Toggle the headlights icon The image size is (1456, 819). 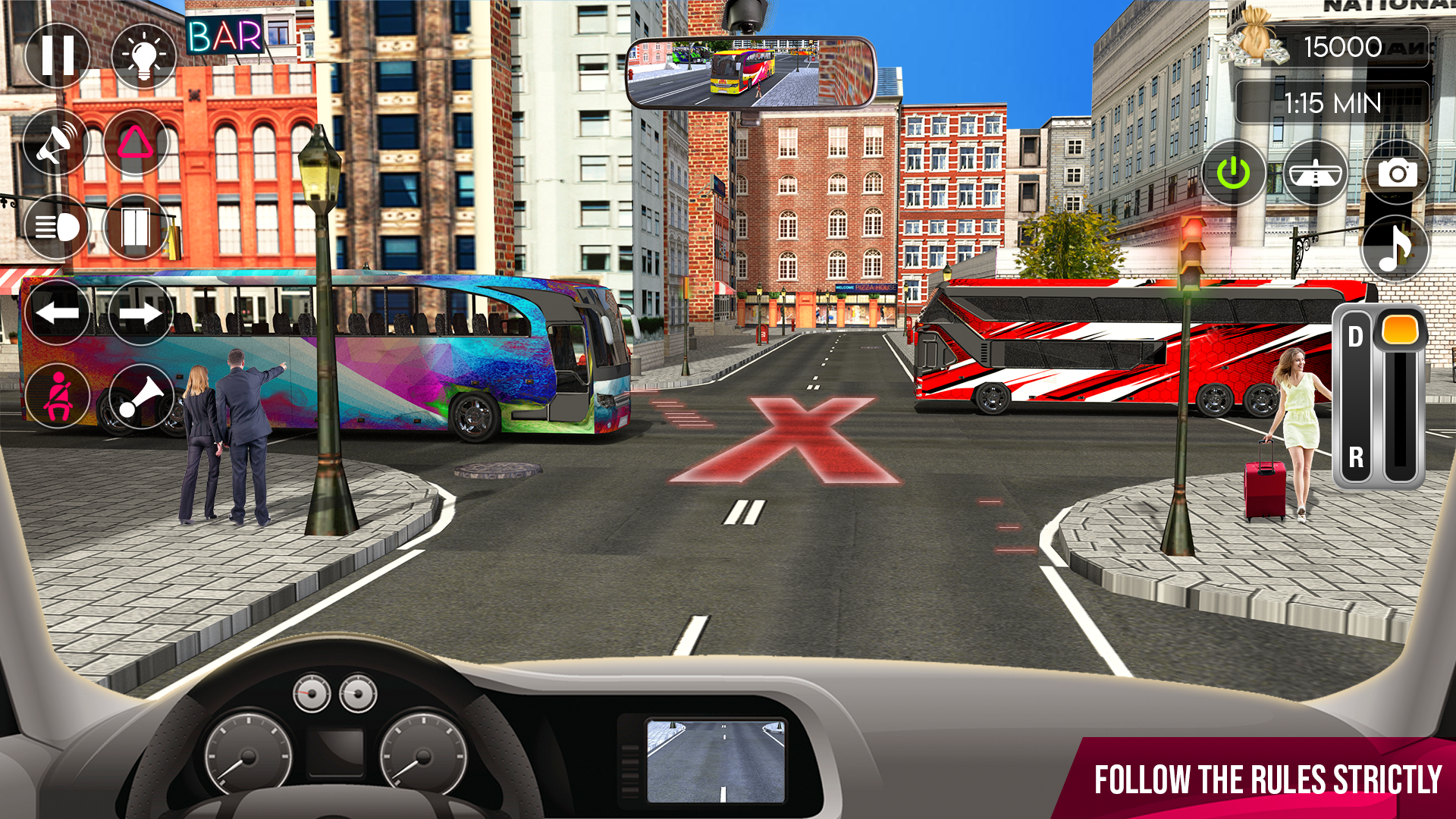click(x=57, y=227)
